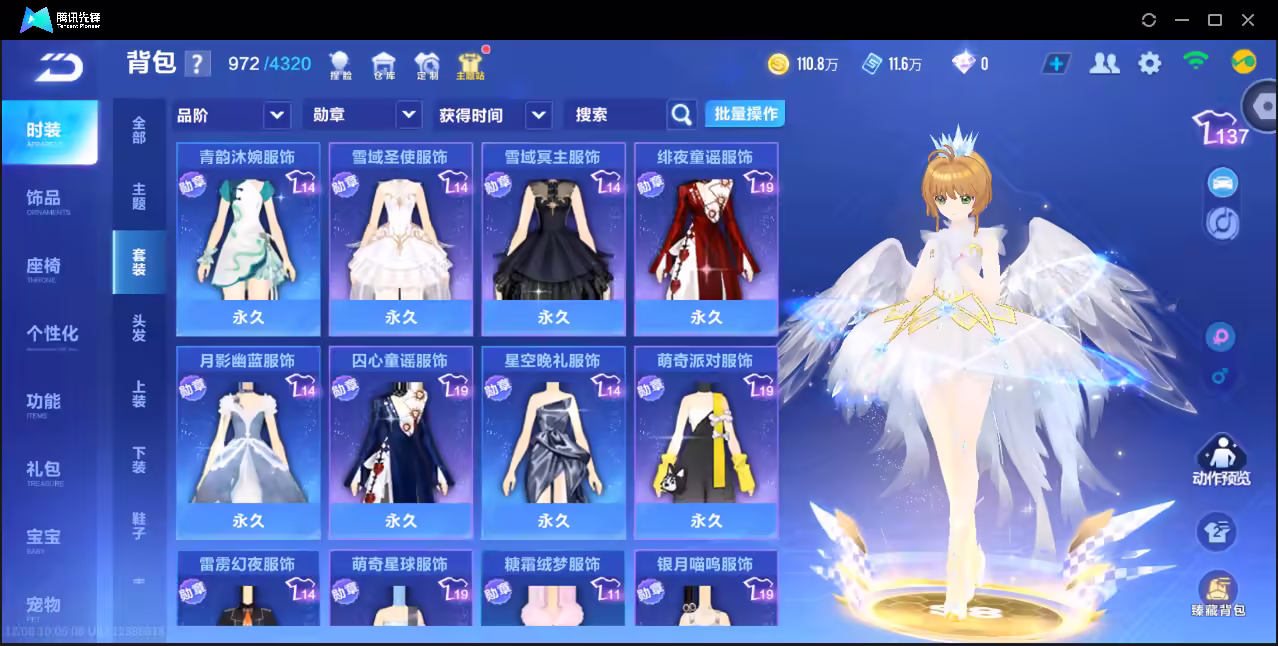Select the 青韵沐婉服饰 outfit
Screen dimensions: 1278x646
coord(248,240)
